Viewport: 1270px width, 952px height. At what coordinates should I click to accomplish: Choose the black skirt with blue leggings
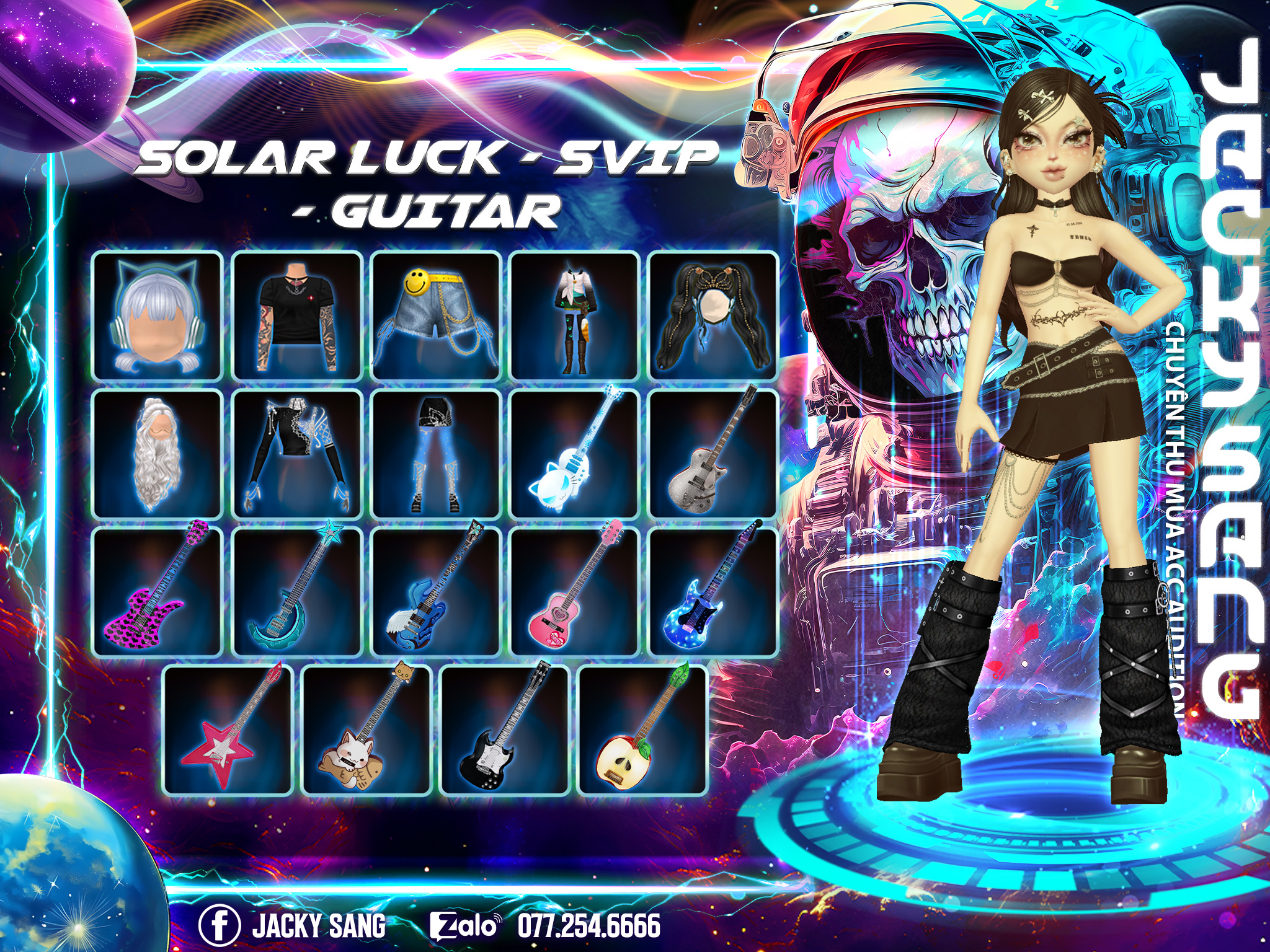(x=436, y=454)
